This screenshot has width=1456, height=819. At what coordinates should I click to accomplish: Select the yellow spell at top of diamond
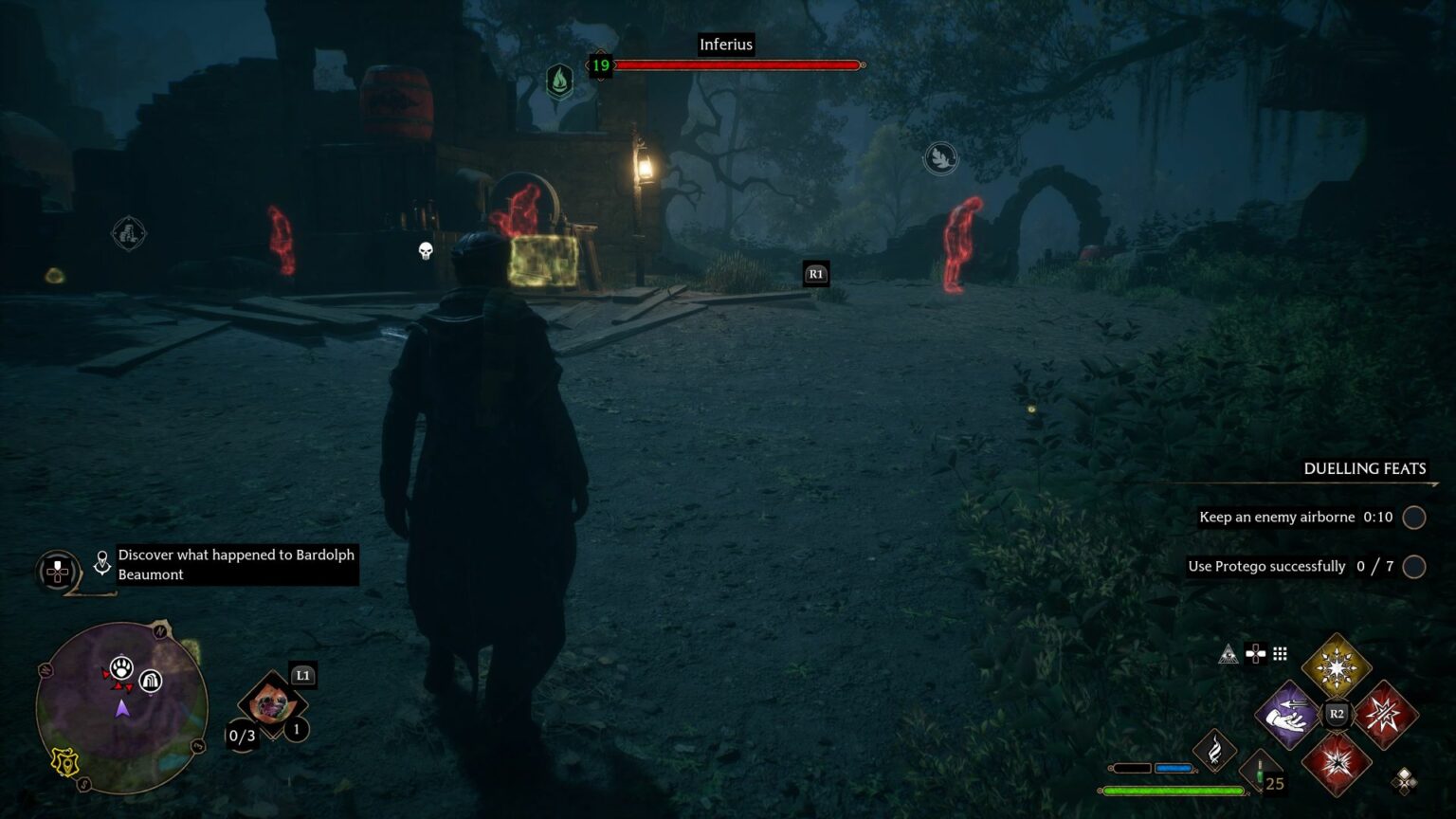click(1337, 665)
